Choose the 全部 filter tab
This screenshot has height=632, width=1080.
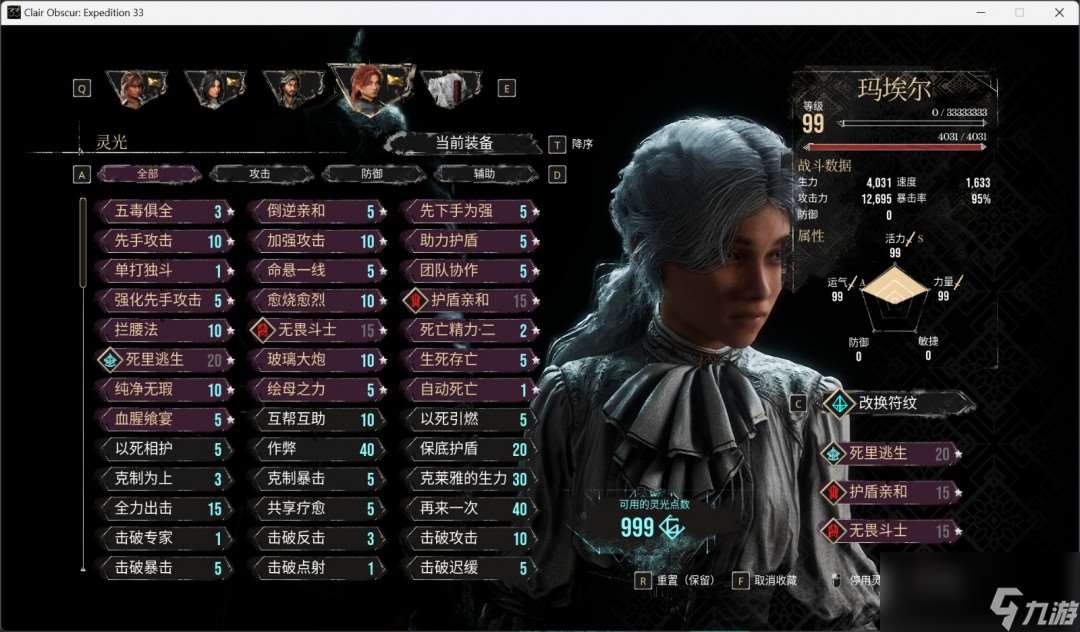tap(148, 174)
